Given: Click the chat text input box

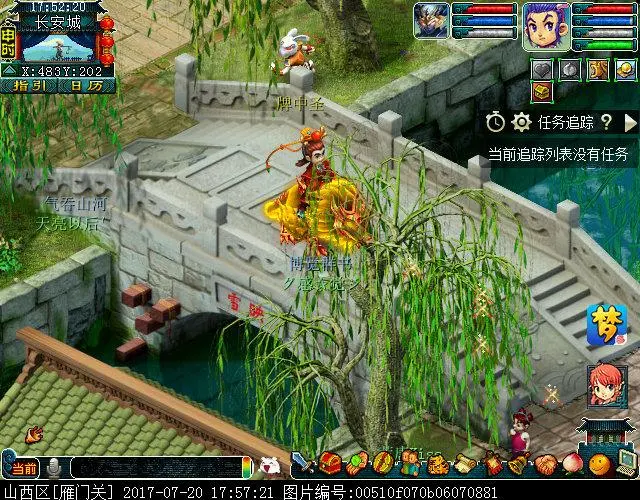Looking at the screenshot, I should (x=155, y=467).
